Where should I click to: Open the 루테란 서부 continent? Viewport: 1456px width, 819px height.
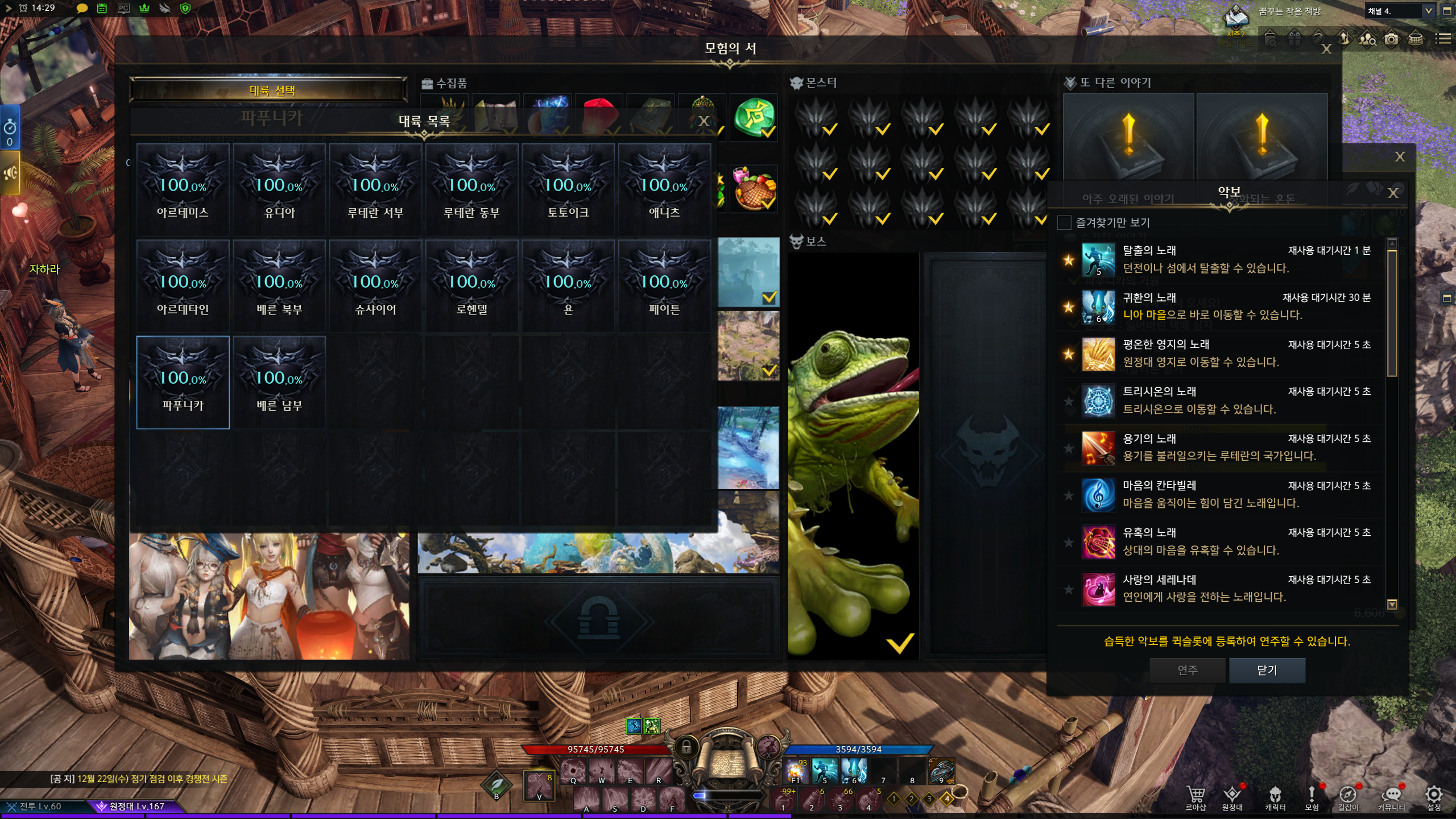tap(375, 189)
